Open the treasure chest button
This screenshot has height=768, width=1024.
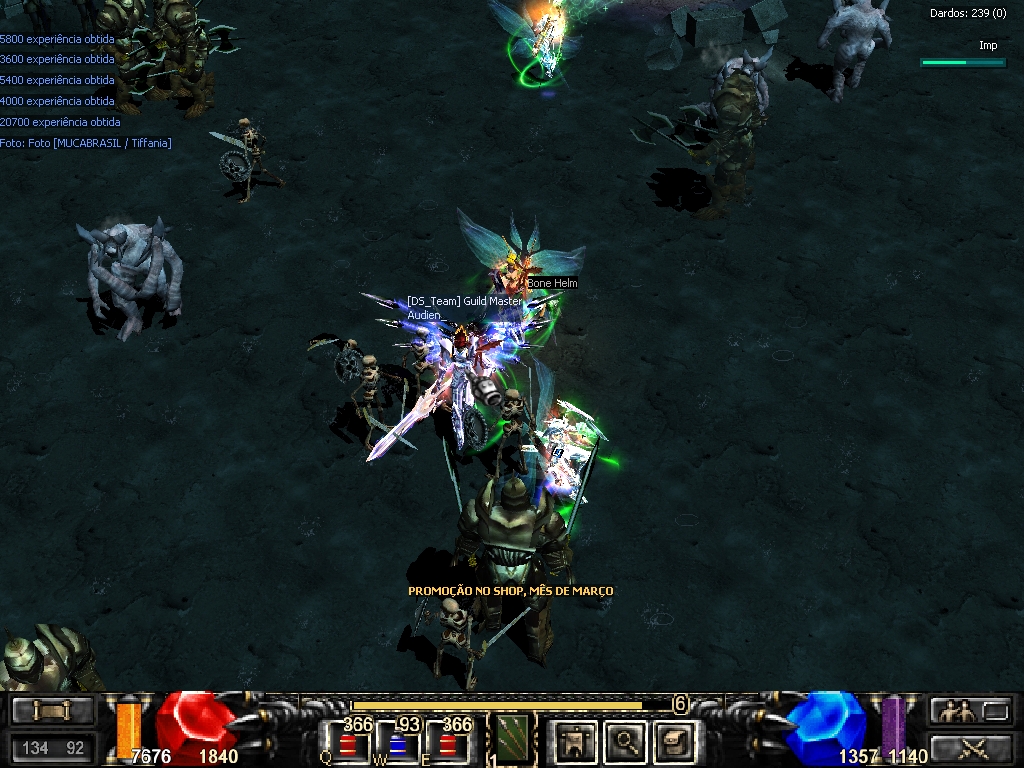[672, 741]
